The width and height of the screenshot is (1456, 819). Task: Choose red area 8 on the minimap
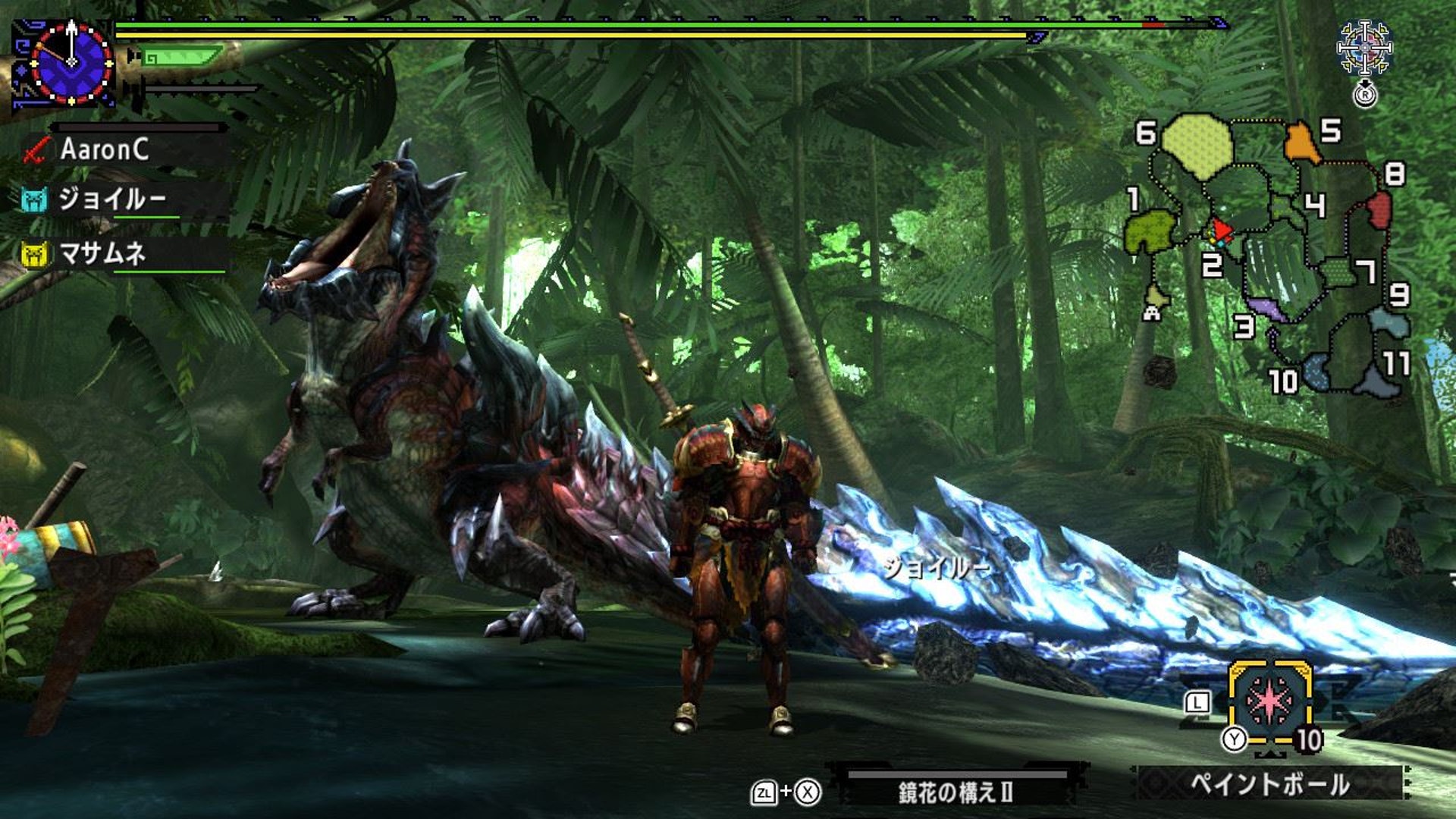pos(1379,209)
